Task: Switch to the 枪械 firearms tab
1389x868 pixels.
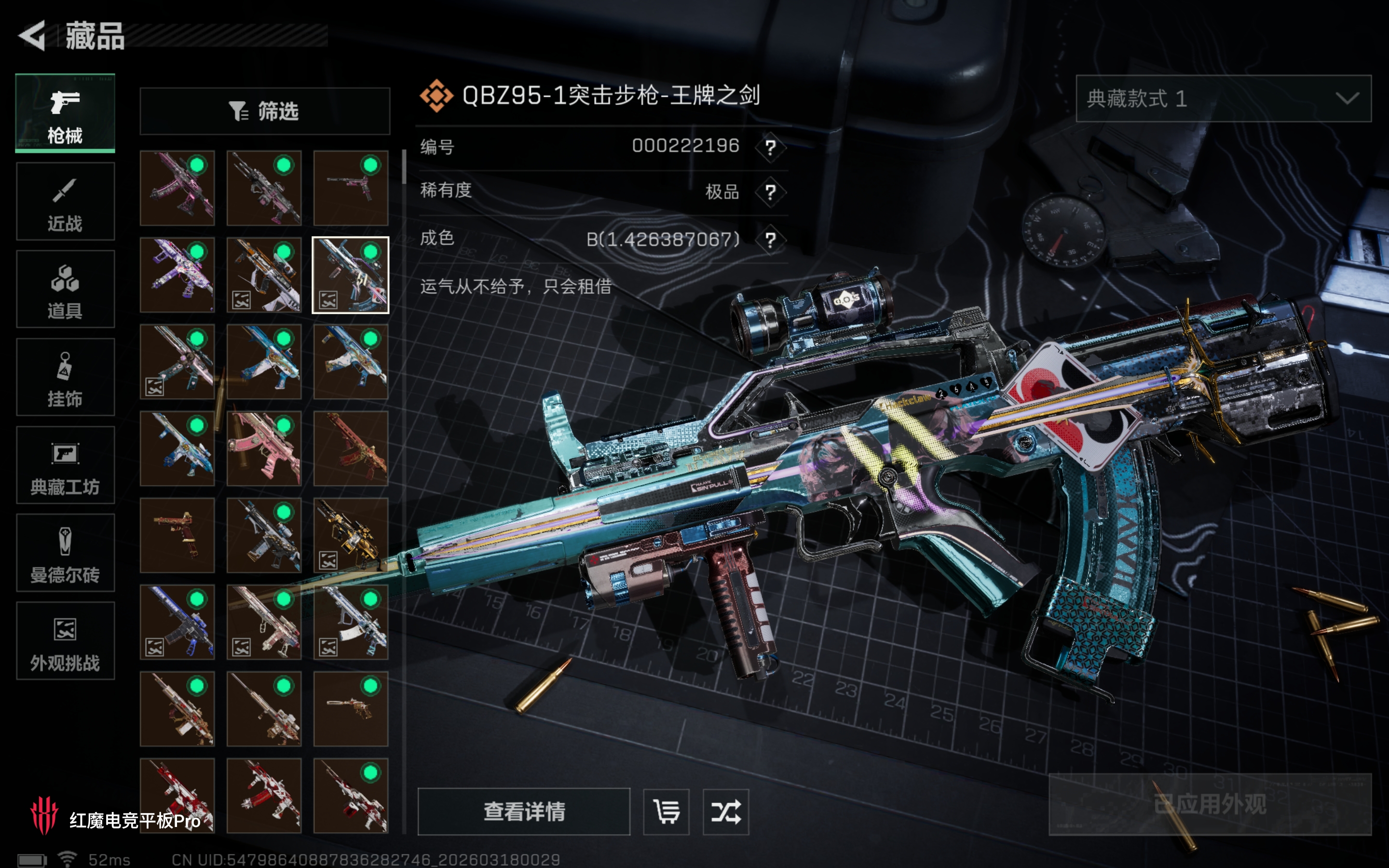Action: 65,113
